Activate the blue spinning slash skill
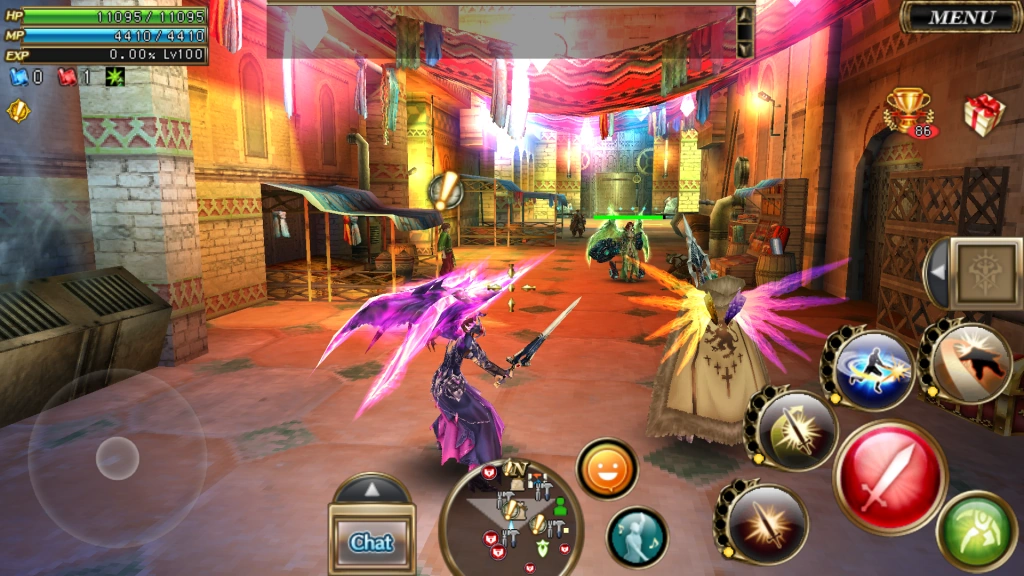Image resolution: width=1024 pixels, height=576 pixels. [869, 369]
